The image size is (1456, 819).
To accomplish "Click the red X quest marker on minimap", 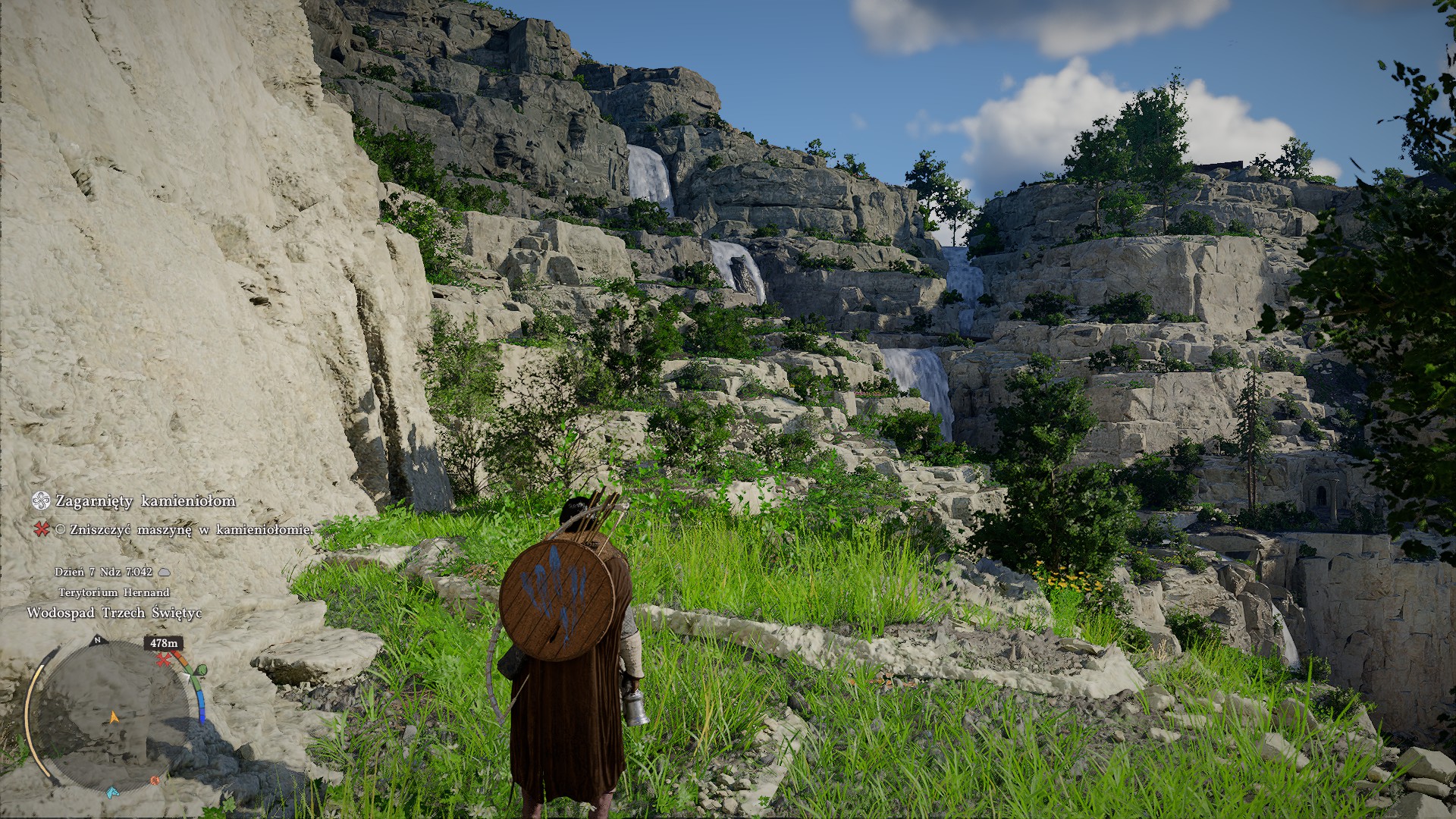I will click(x=162, y=660).
